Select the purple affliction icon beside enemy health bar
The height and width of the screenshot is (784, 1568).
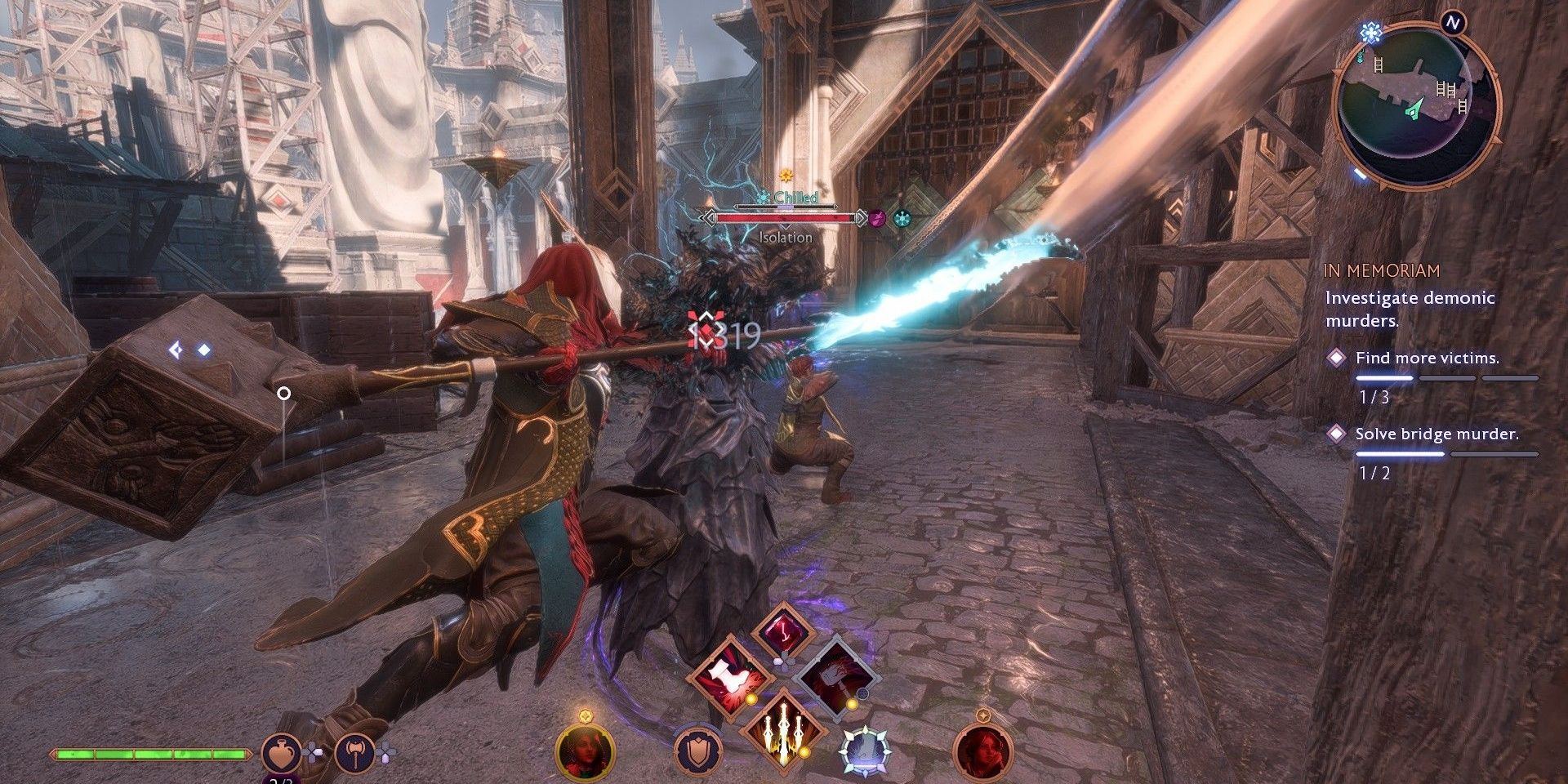[877, 219]
